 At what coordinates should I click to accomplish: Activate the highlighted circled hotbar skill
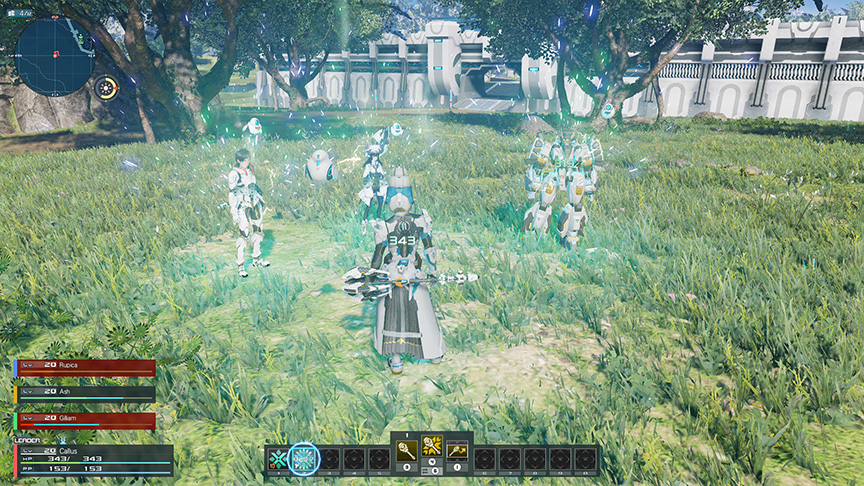click(x=304, y=459)
